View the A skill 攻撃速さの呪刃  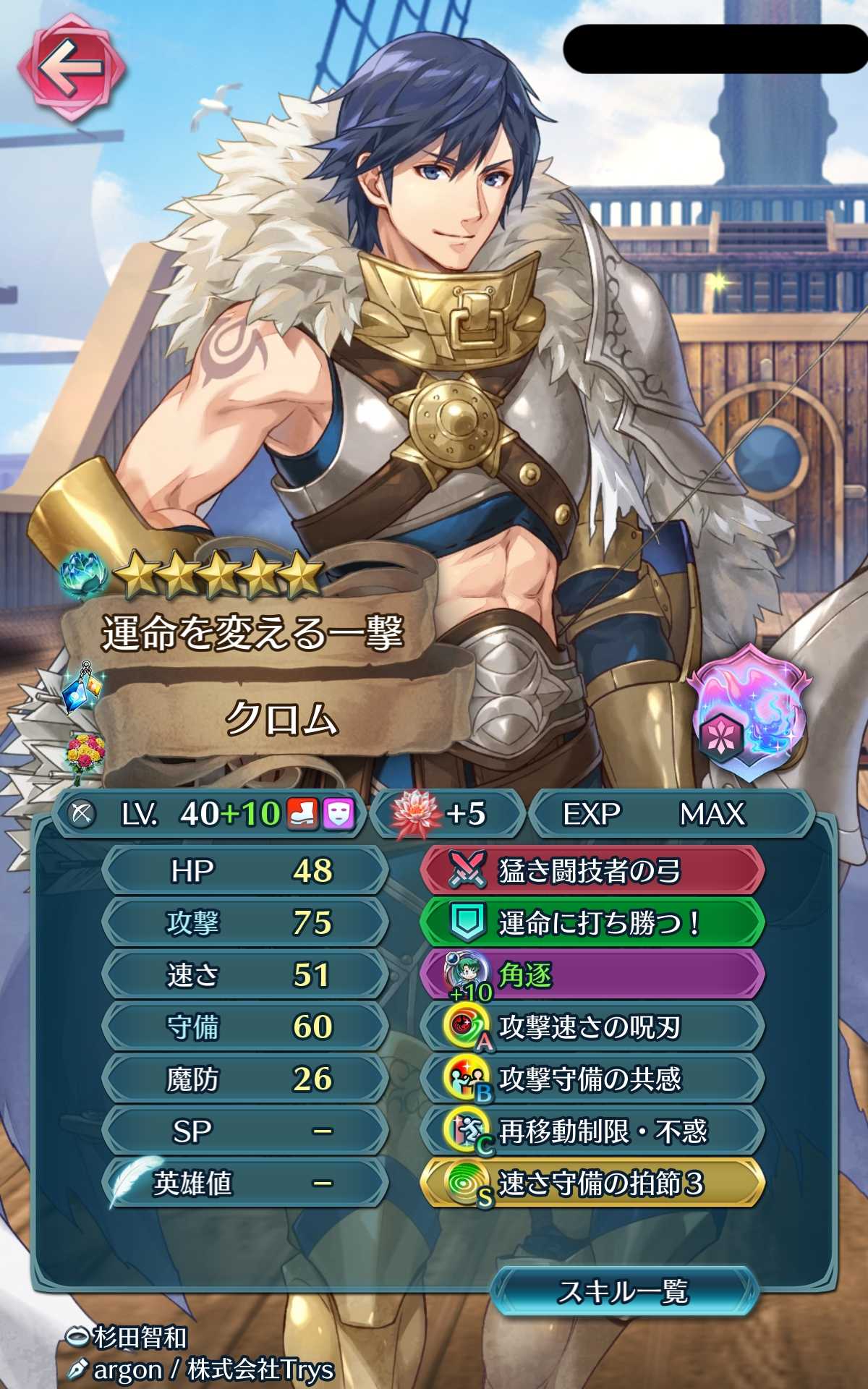(592, 1027)
